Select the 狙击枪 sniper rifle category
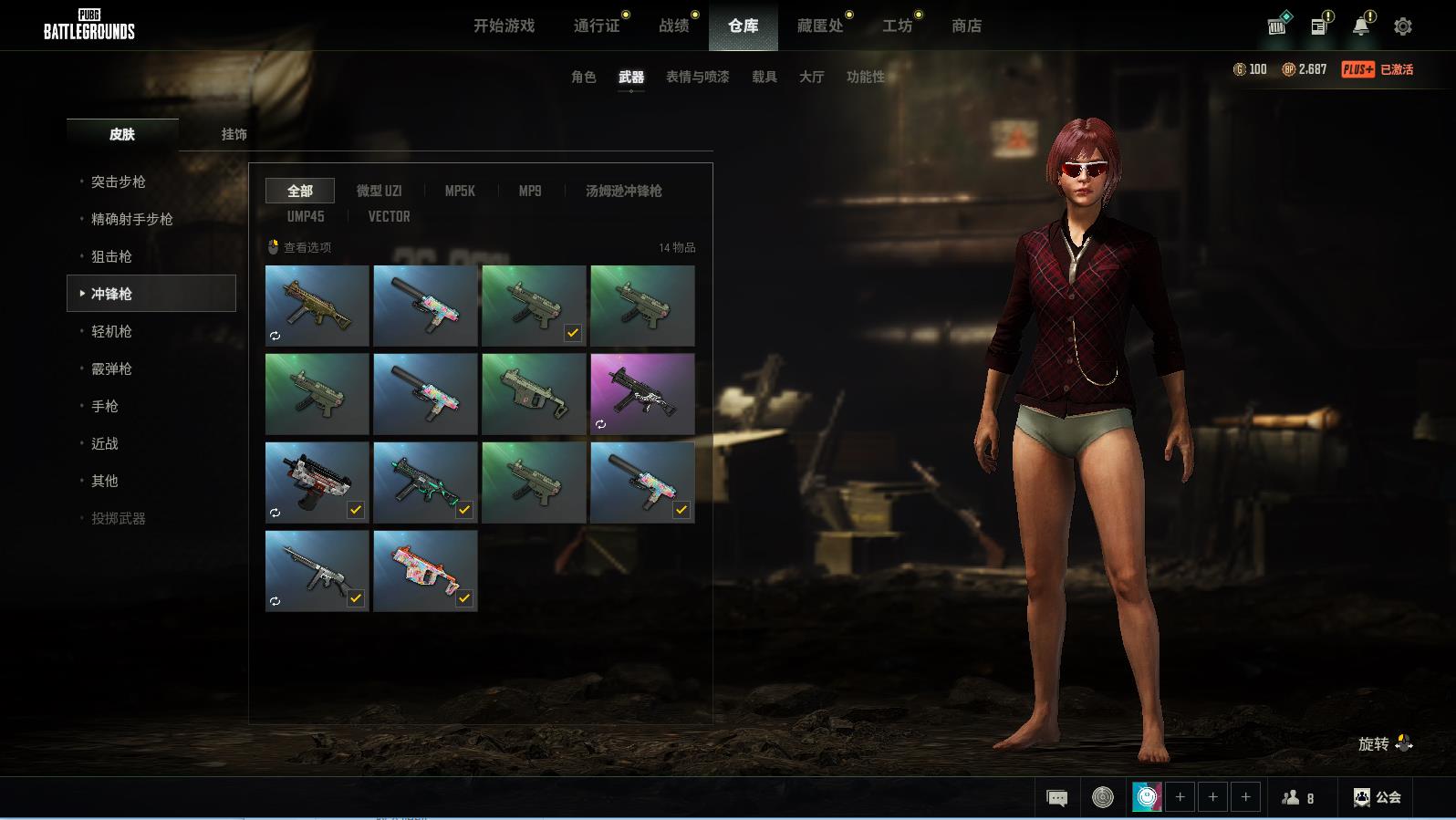 click(111, 257)
